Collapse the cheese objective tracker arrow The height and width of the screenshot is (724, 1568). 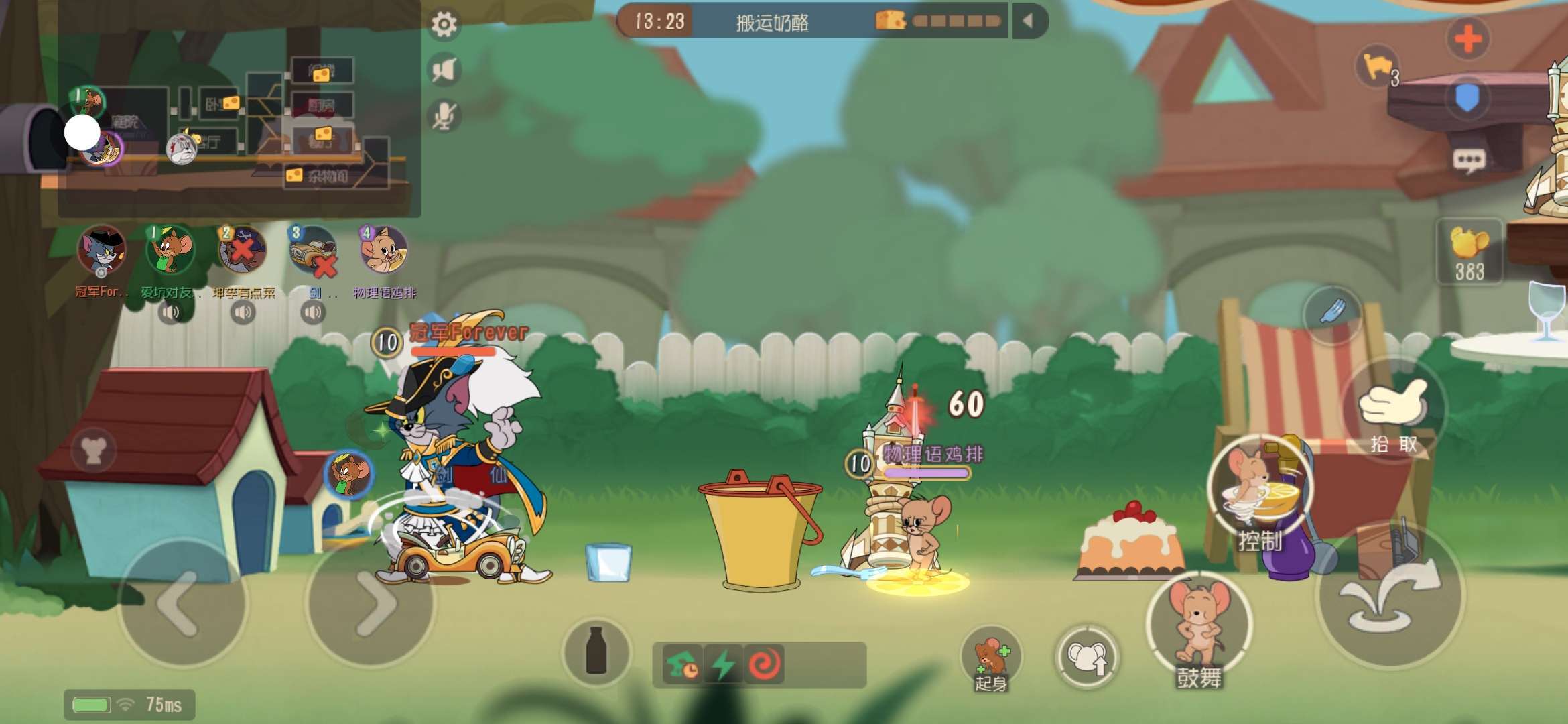coord(1028,21)
